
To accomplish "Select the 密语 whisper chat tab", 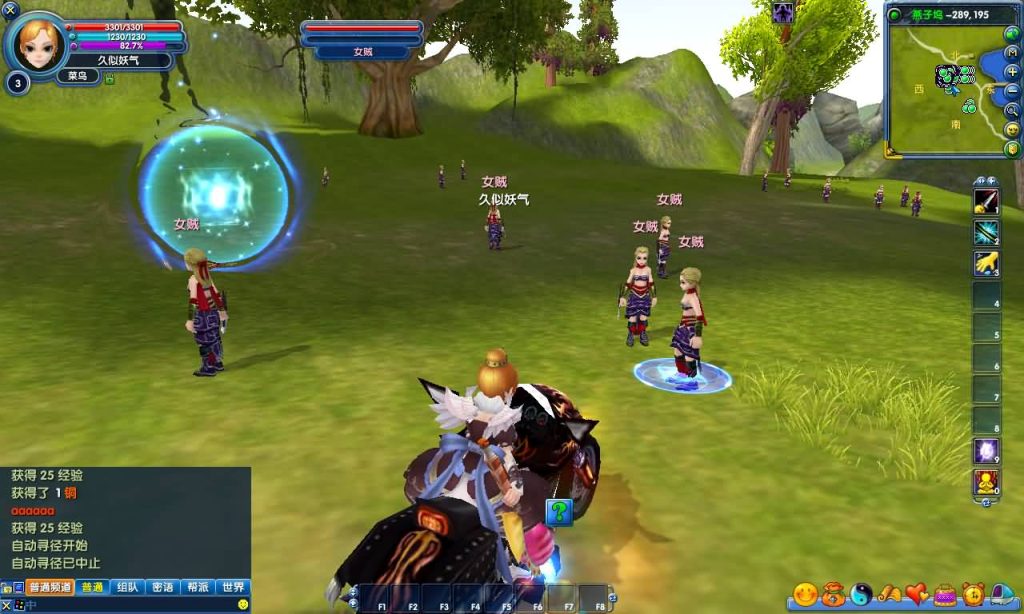I will point(162,587).
